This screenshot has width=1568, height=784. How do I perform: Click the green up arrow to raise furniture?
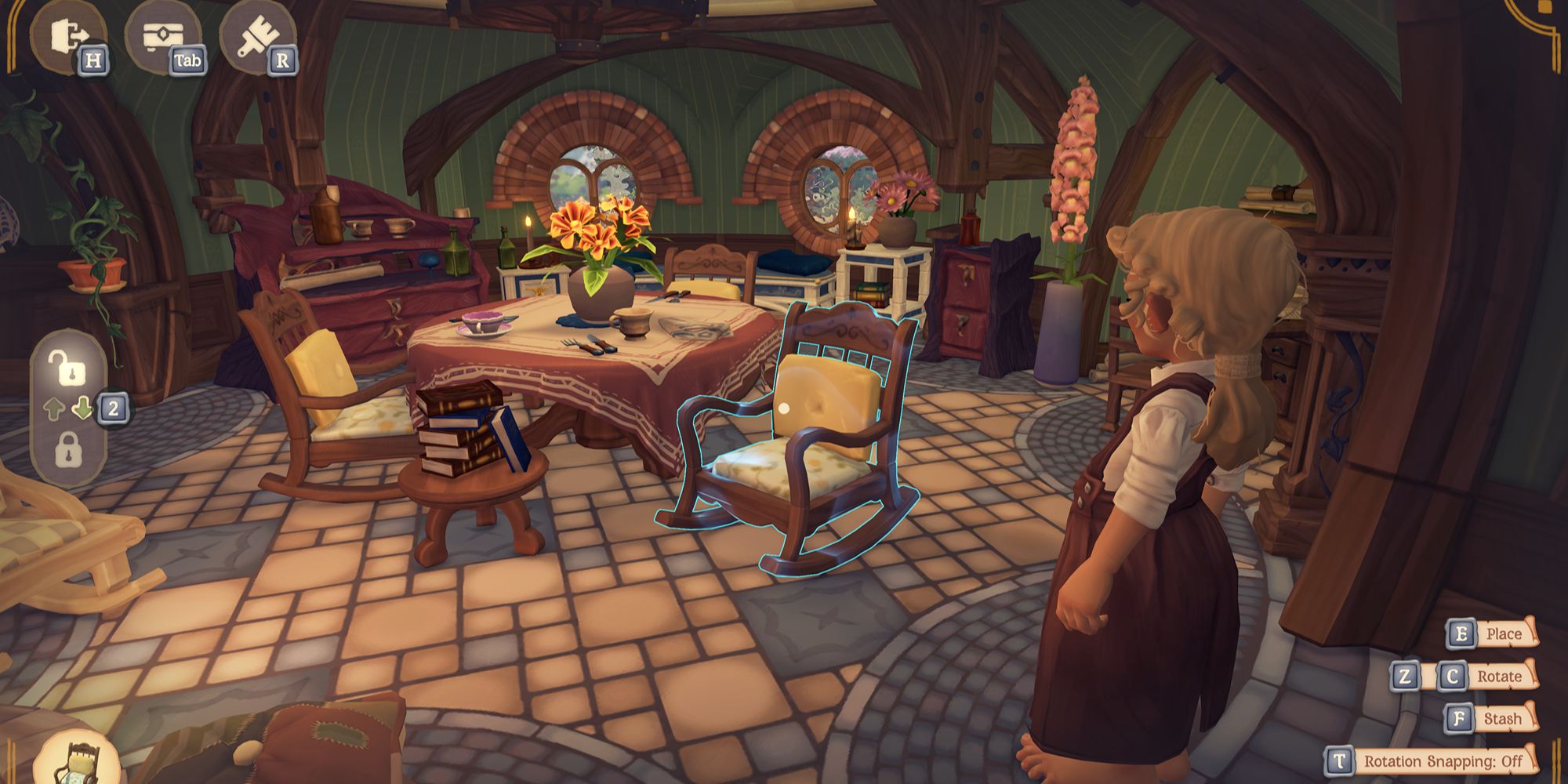tap(54, 407)
